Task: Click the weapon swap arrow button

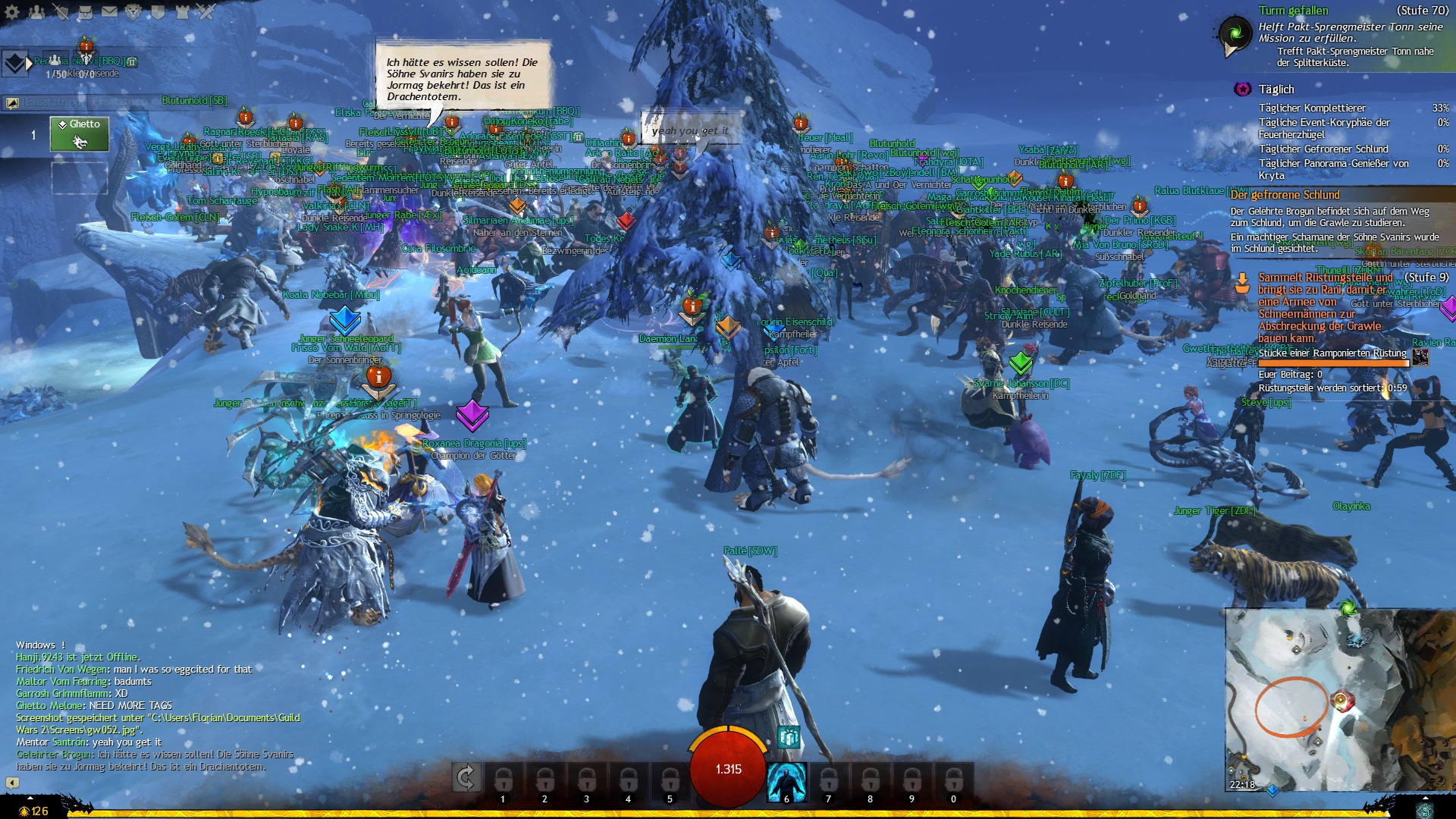Action: click(466, 777)
